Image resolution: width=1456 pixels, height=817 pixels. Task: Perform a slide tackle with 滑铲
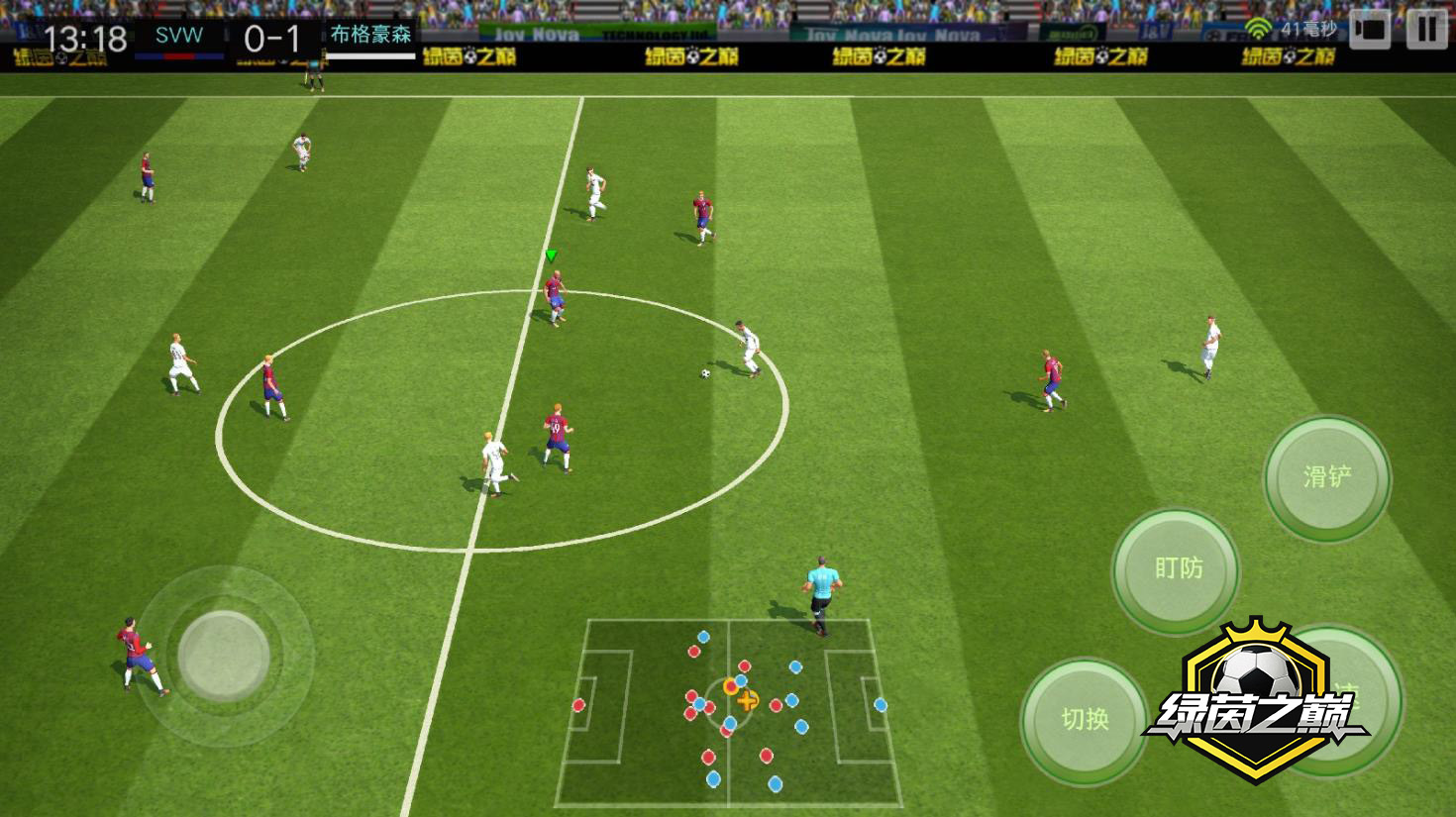click(1327, 477)
